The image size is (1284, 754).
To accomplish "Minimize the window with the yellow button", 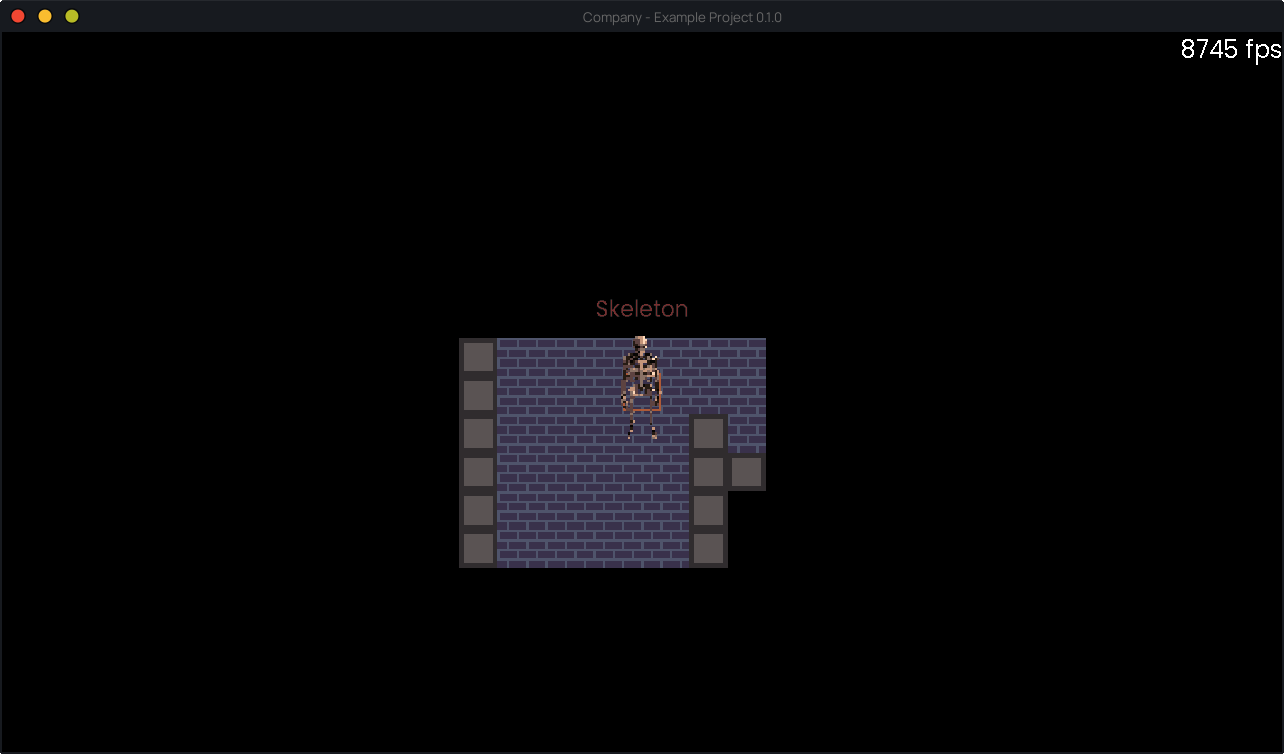I will click(44, 16).
